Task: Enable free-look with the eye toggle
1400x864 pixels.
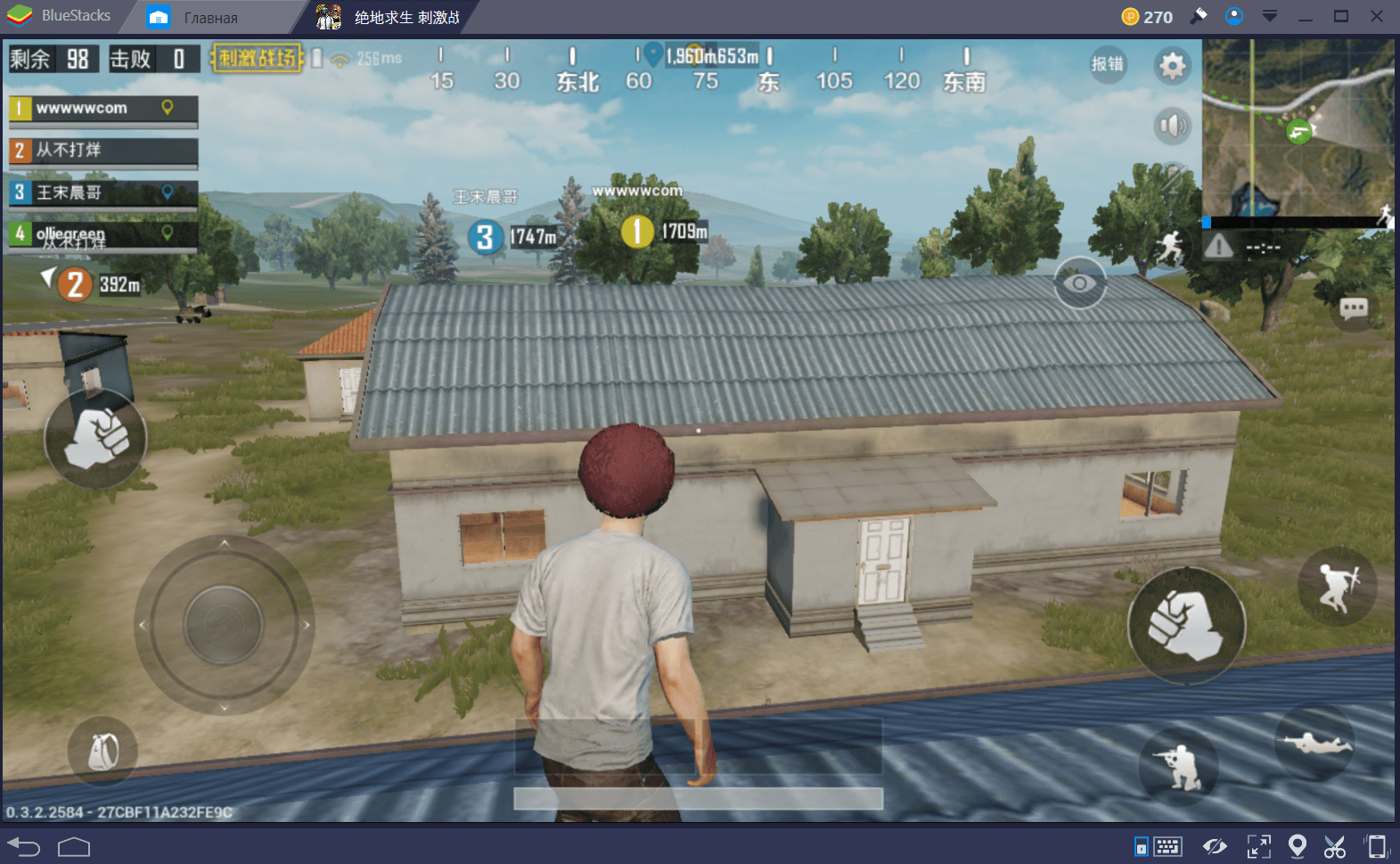Action: click(1081, 283)
